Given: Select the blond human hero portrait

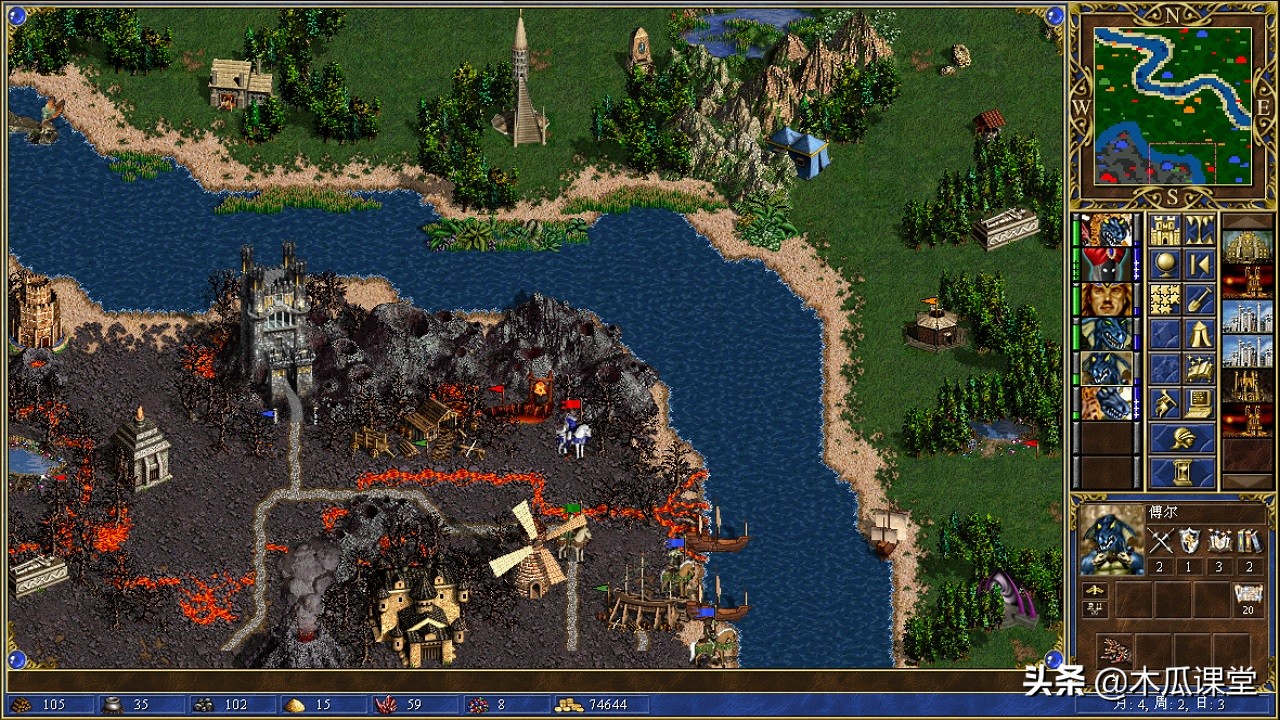Looking at the screenshot, I should click(1106, 299).
